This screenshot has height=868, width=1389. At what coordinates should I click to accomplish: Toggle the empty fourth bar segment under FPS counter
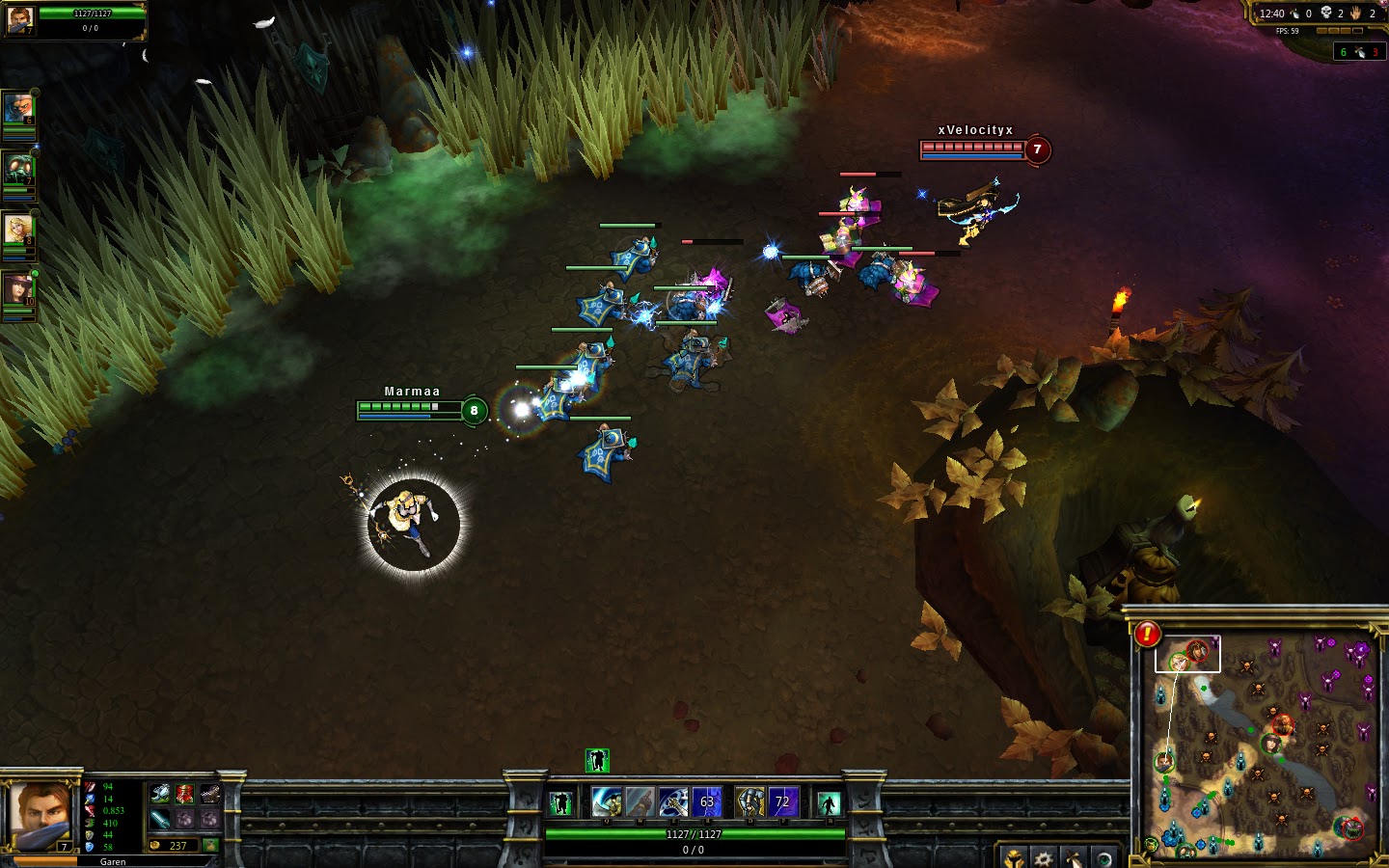coord(1357,31)
